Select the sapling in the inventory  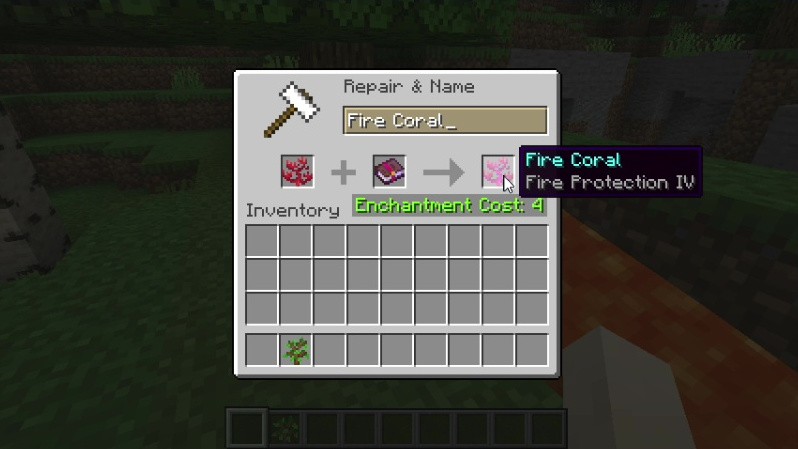pyautogui.click(x=296, y=350)
